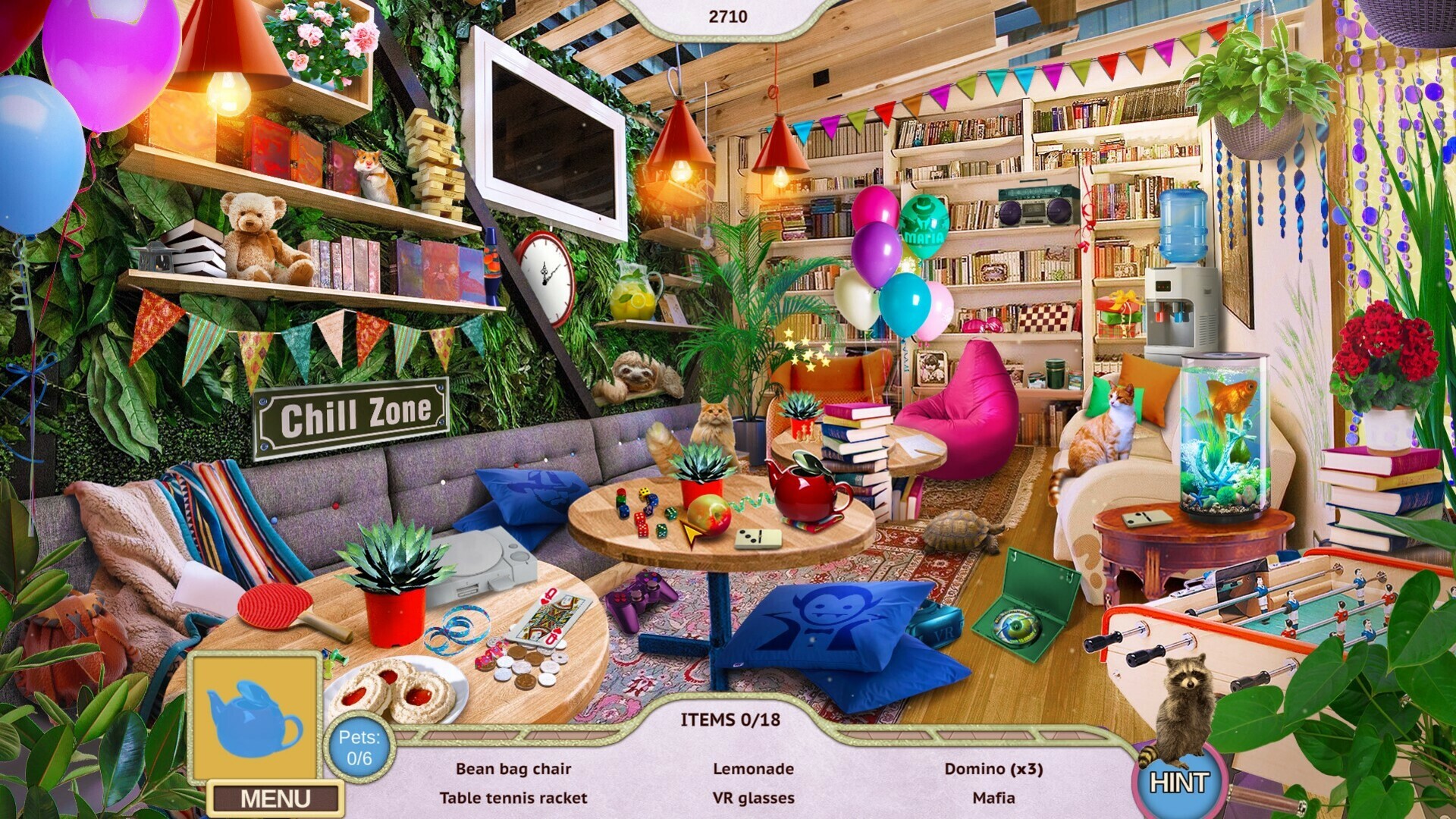Select 'Mafia' in the item list

coord(994,798)
